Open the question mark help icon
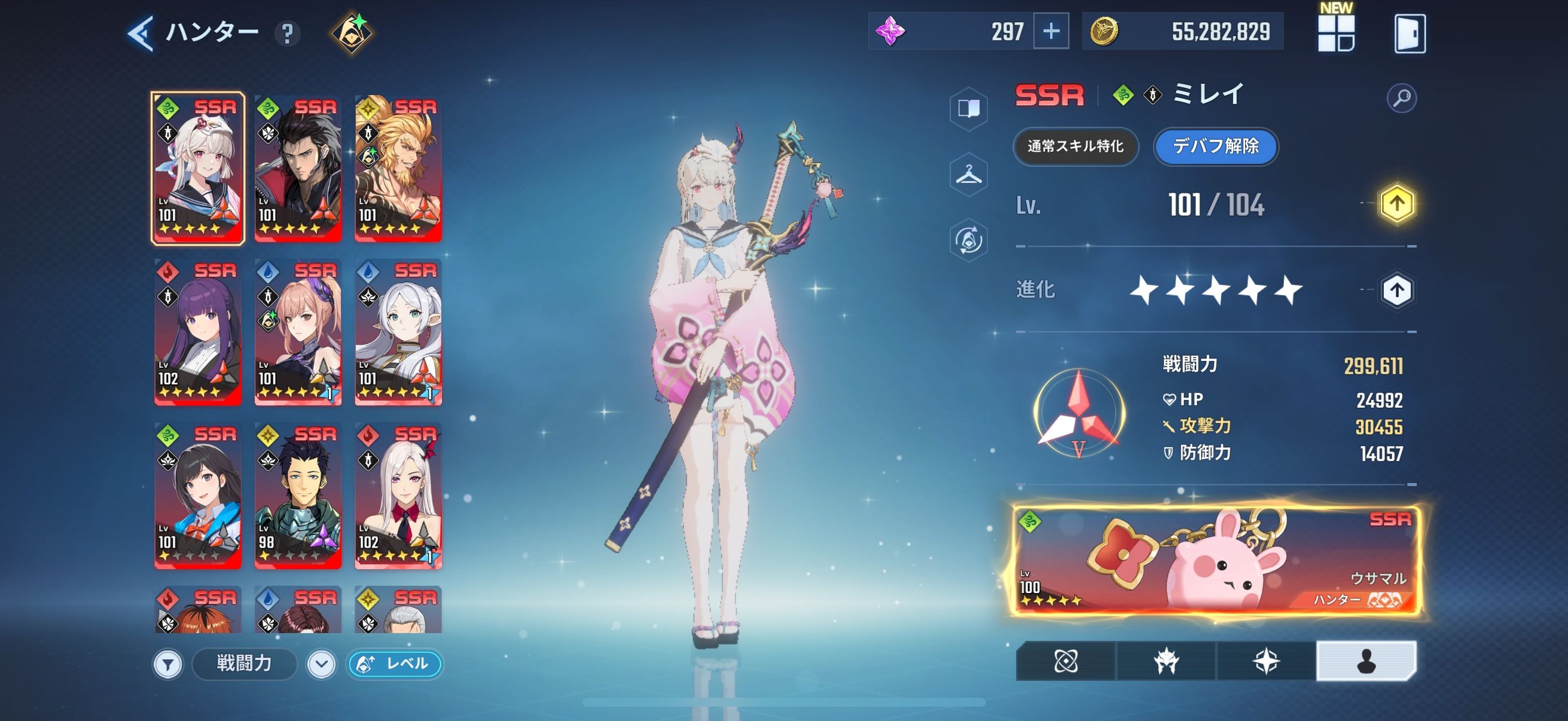The image size is (1568, 721). click(287, 33)
